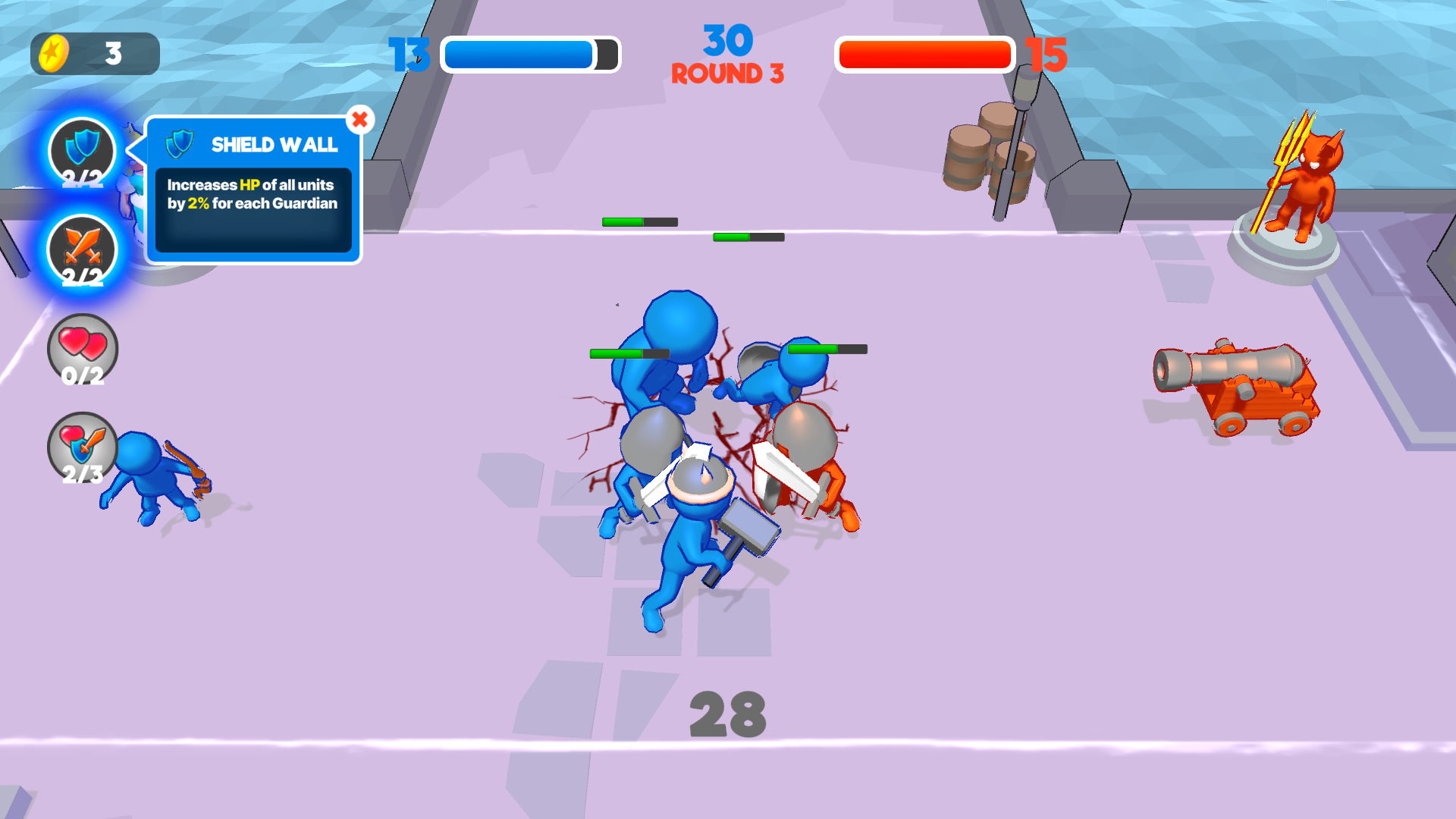Click the blue team health bar
1456x819 pixels.
529,55
